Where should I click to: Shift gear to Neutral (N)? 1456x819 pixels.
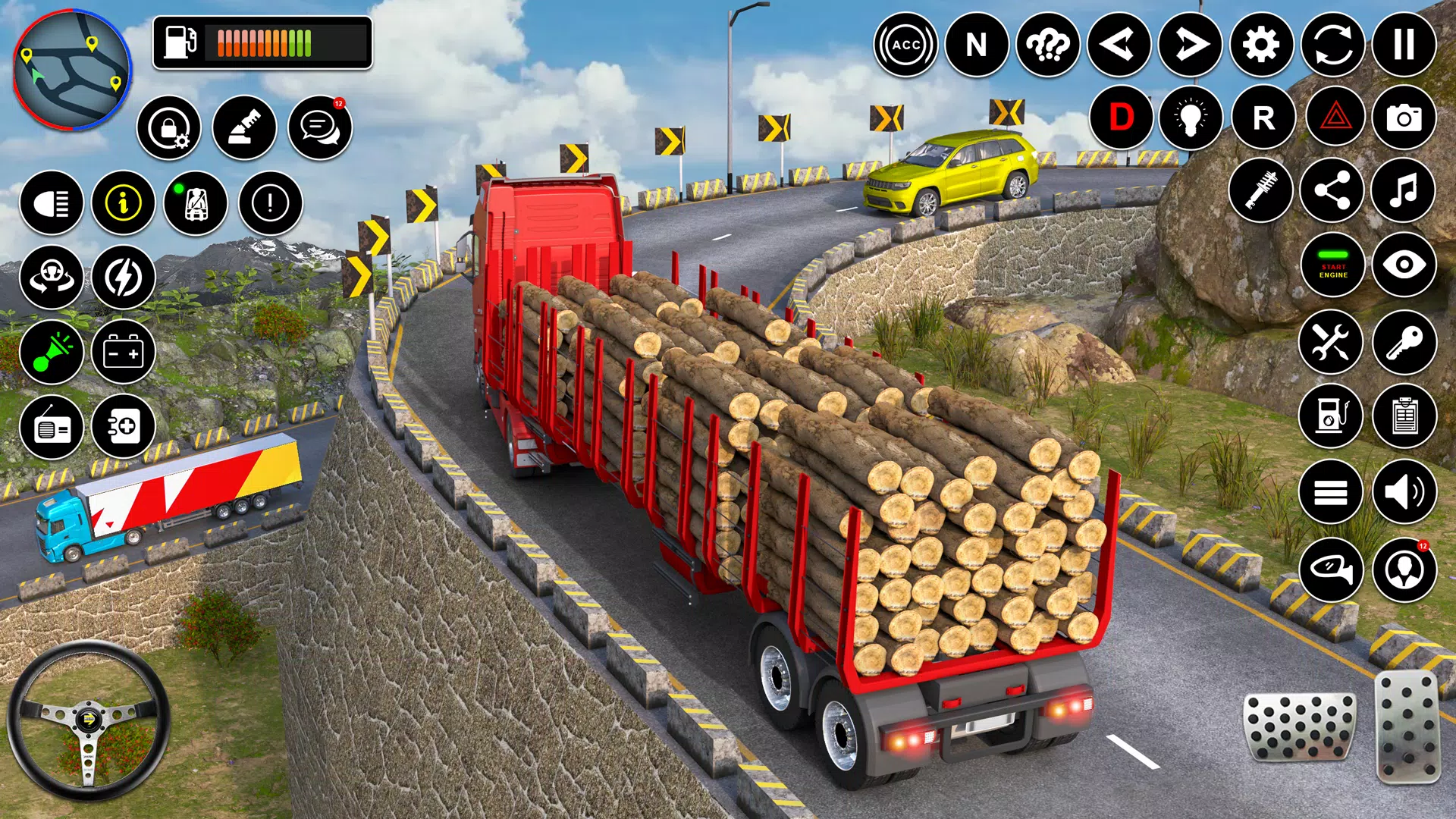977,45
